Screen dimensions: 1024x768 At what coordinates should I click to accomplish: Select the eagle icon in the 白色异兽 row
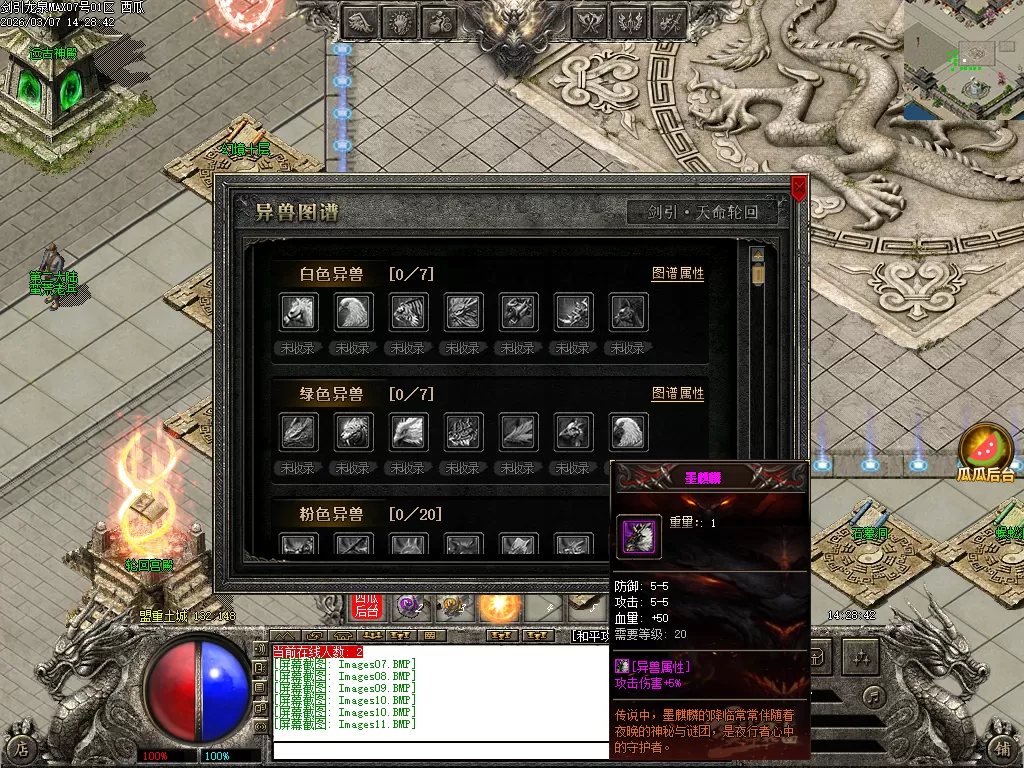tap(354, 312)
